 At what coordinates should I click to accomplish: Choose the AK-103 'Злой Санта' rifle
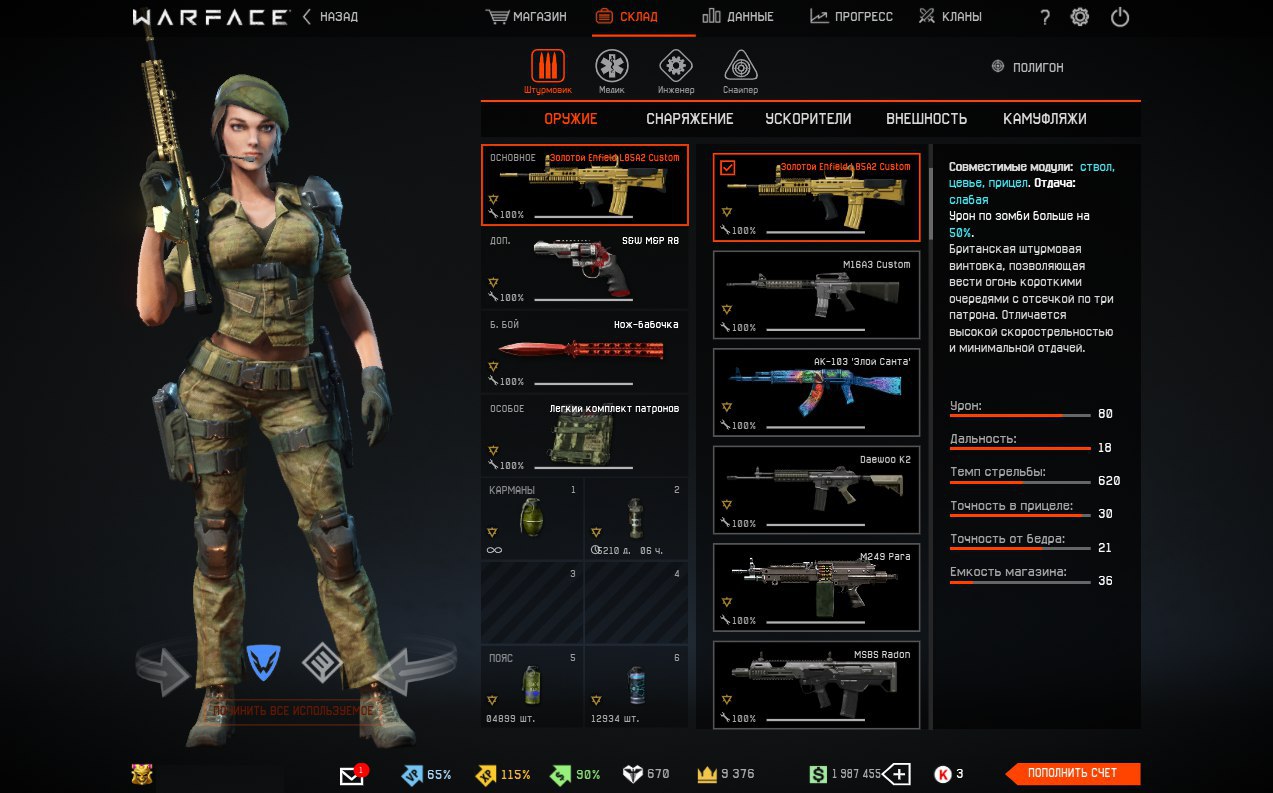pyautogui.click(x=816, y=392)
